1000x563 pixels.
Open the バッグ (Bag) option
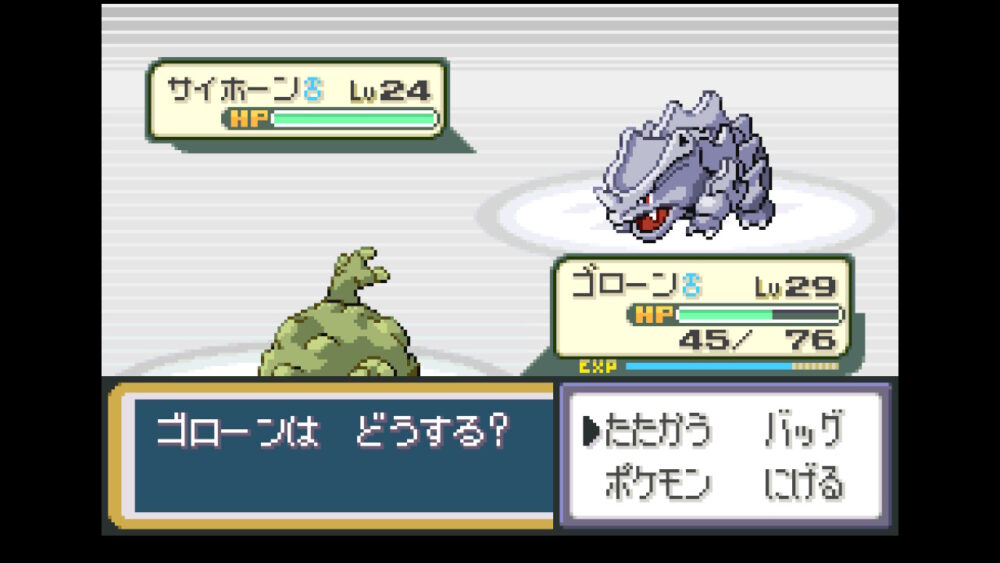[x=803, y=431]
